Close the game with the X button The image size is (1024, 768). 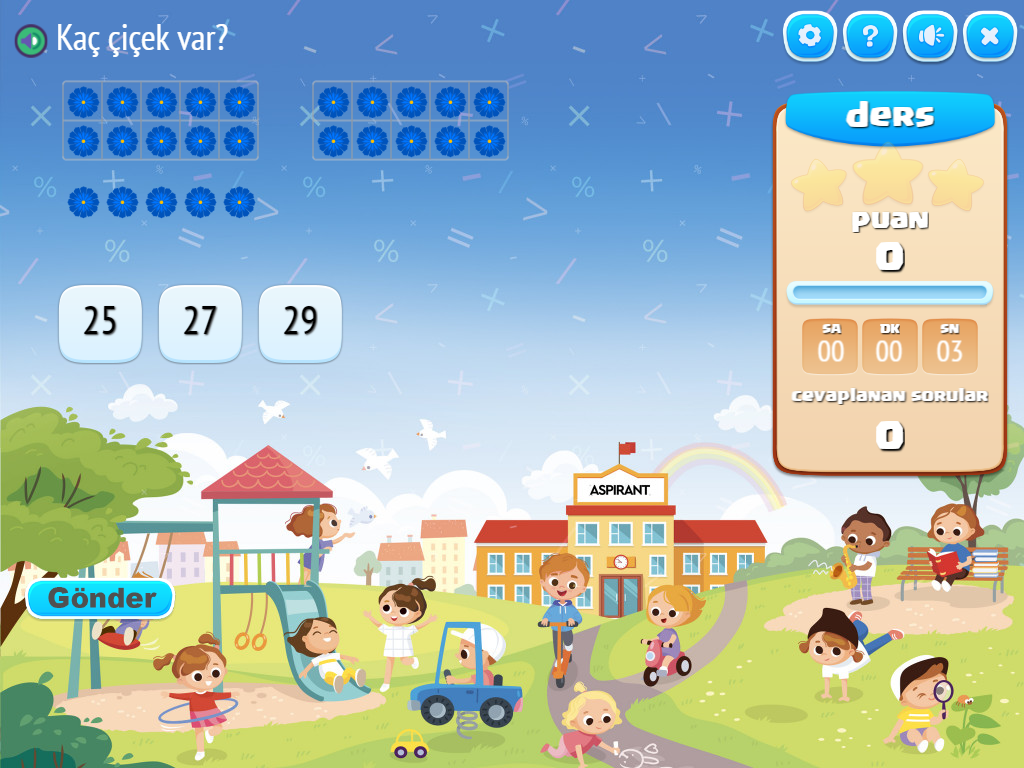click(x=990, y=37)
